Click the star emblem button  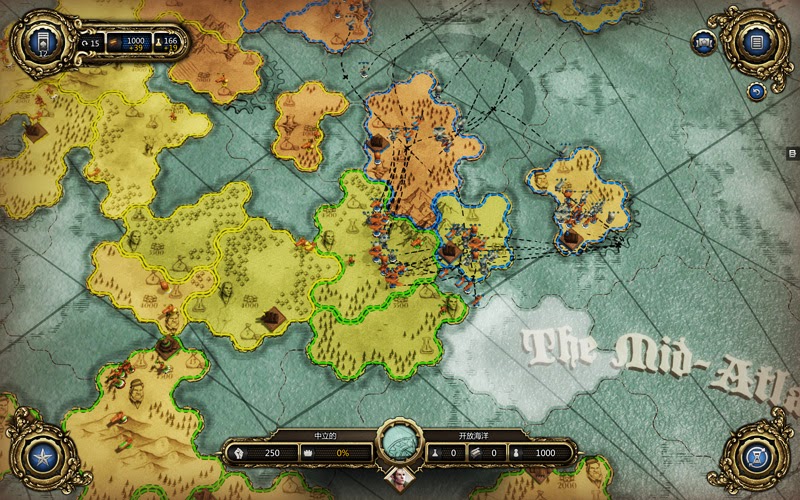[42, 458]
